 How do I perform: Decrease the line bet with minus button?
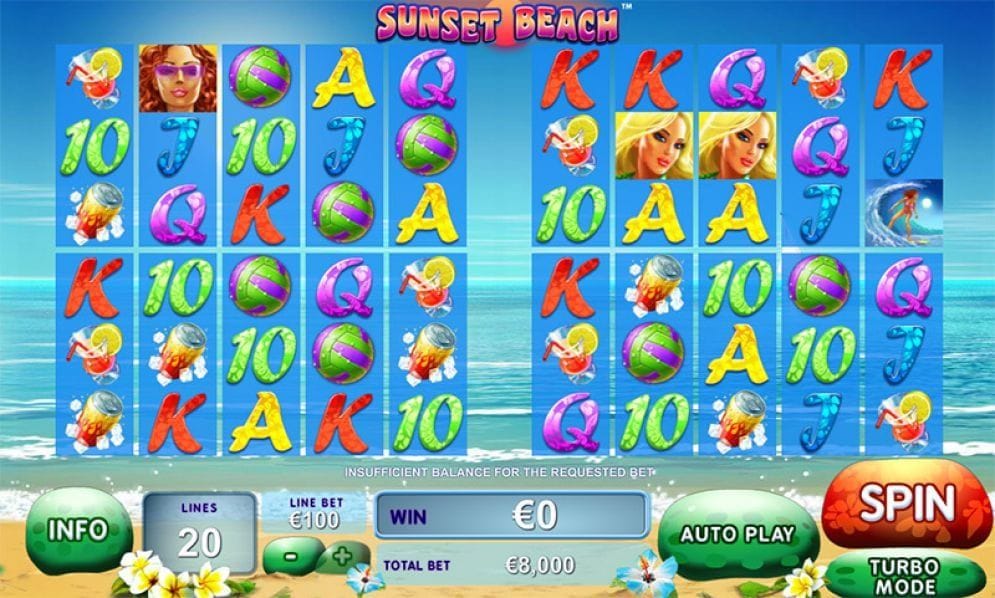click(x=290, y=554)
